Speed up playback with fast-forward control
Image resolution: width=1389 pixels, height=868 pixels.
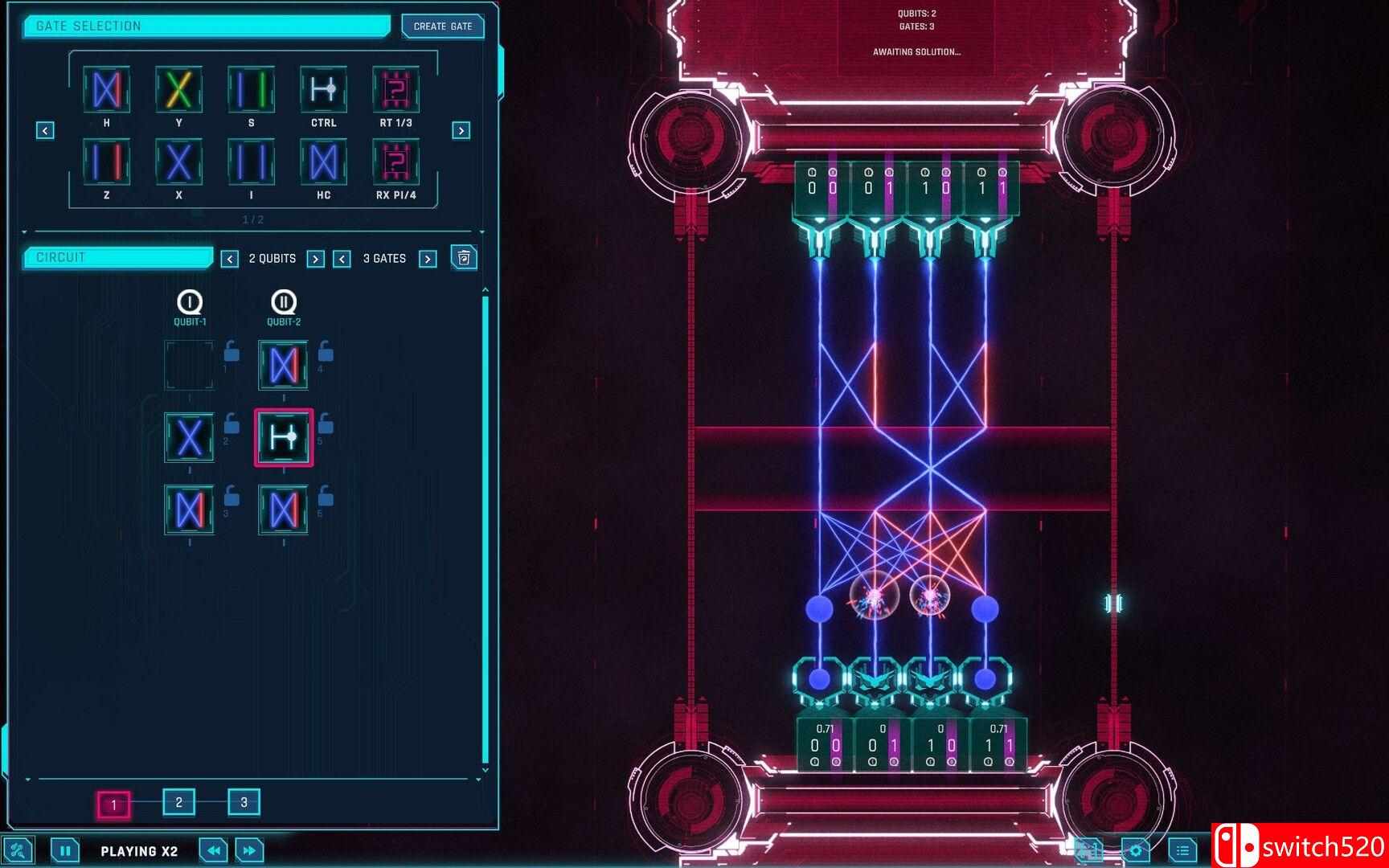(x=248, y=850)
